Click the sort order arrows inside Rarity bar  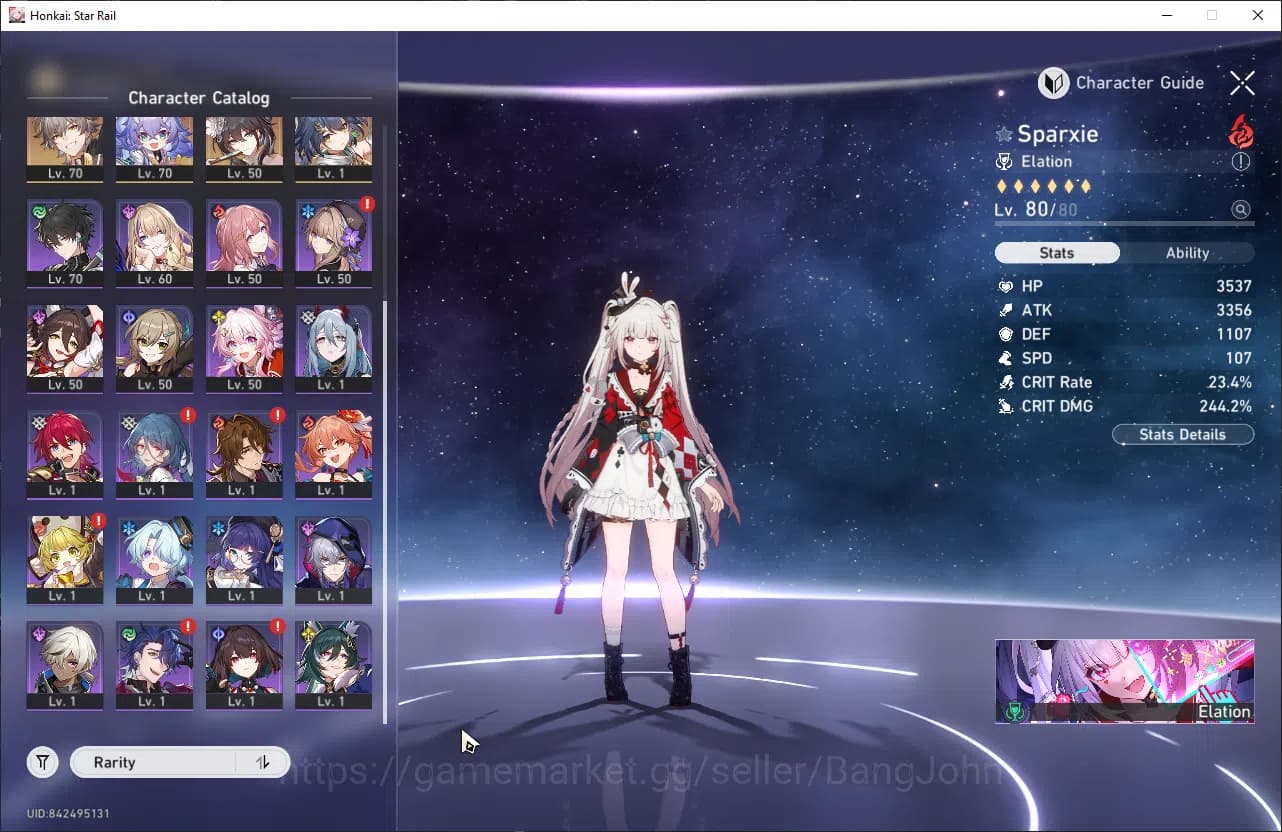point(262,762)
